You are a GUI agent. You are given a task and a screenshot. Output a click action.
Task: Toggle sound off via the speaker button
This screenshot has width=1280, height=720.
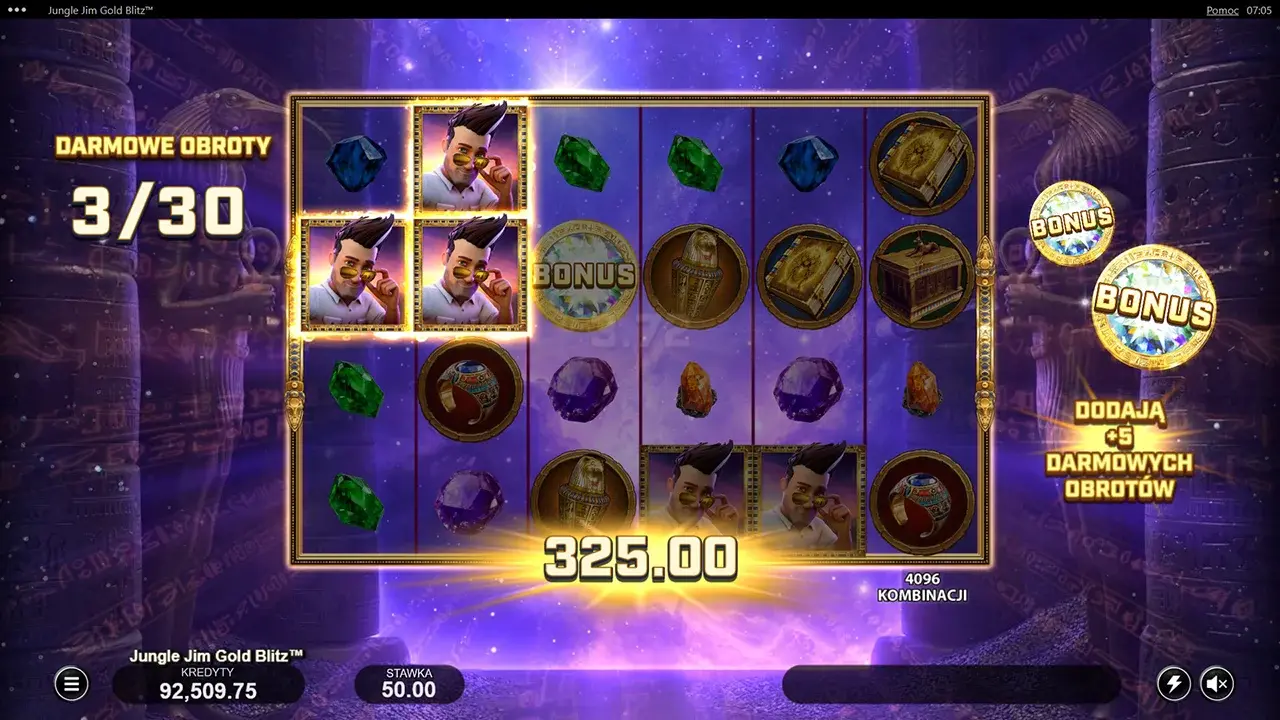click(1218, 684)
